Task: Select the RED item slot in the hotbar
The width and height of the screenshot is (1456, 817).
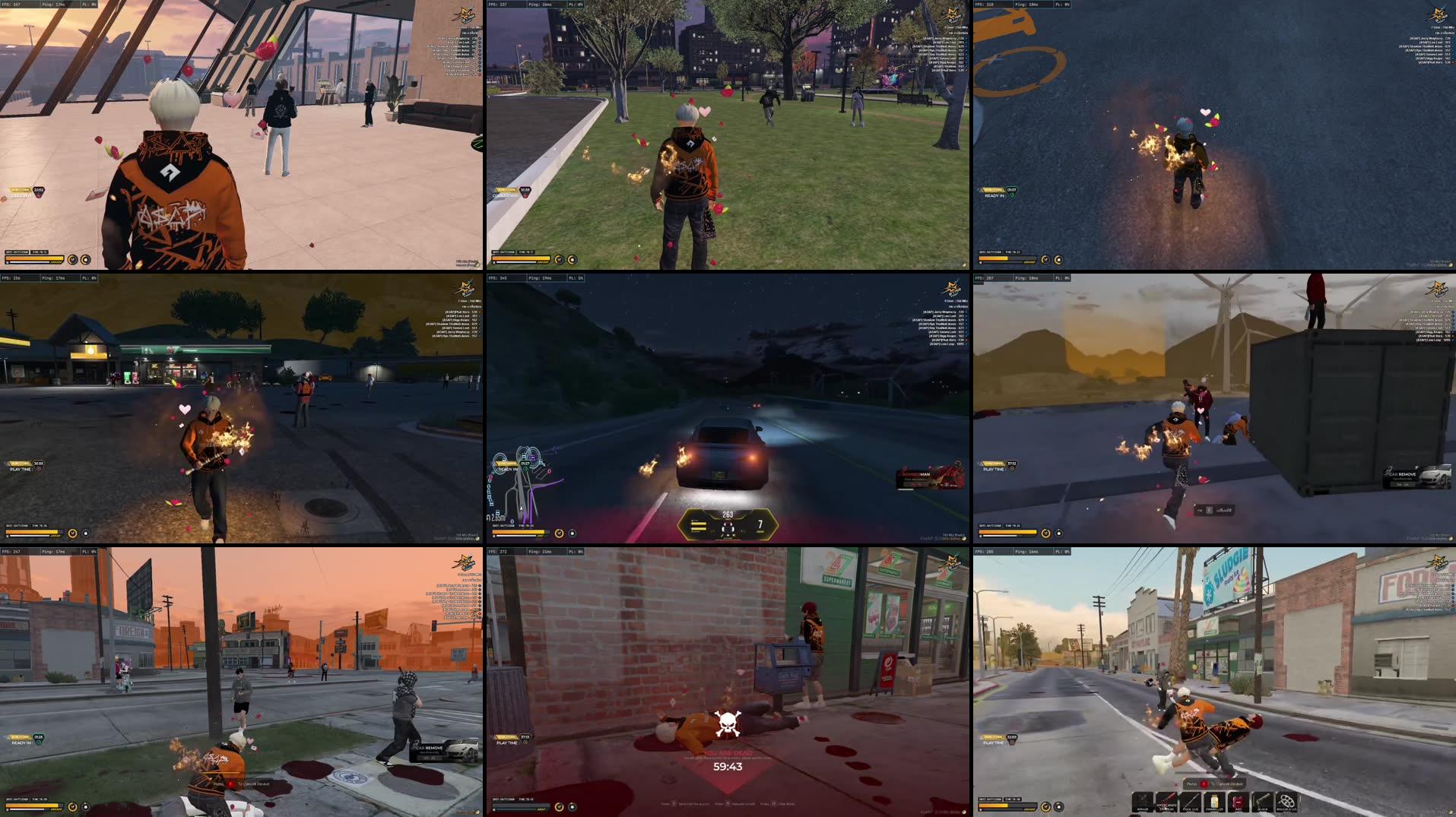Action: pyautogui.click(x=1239, y=802)
